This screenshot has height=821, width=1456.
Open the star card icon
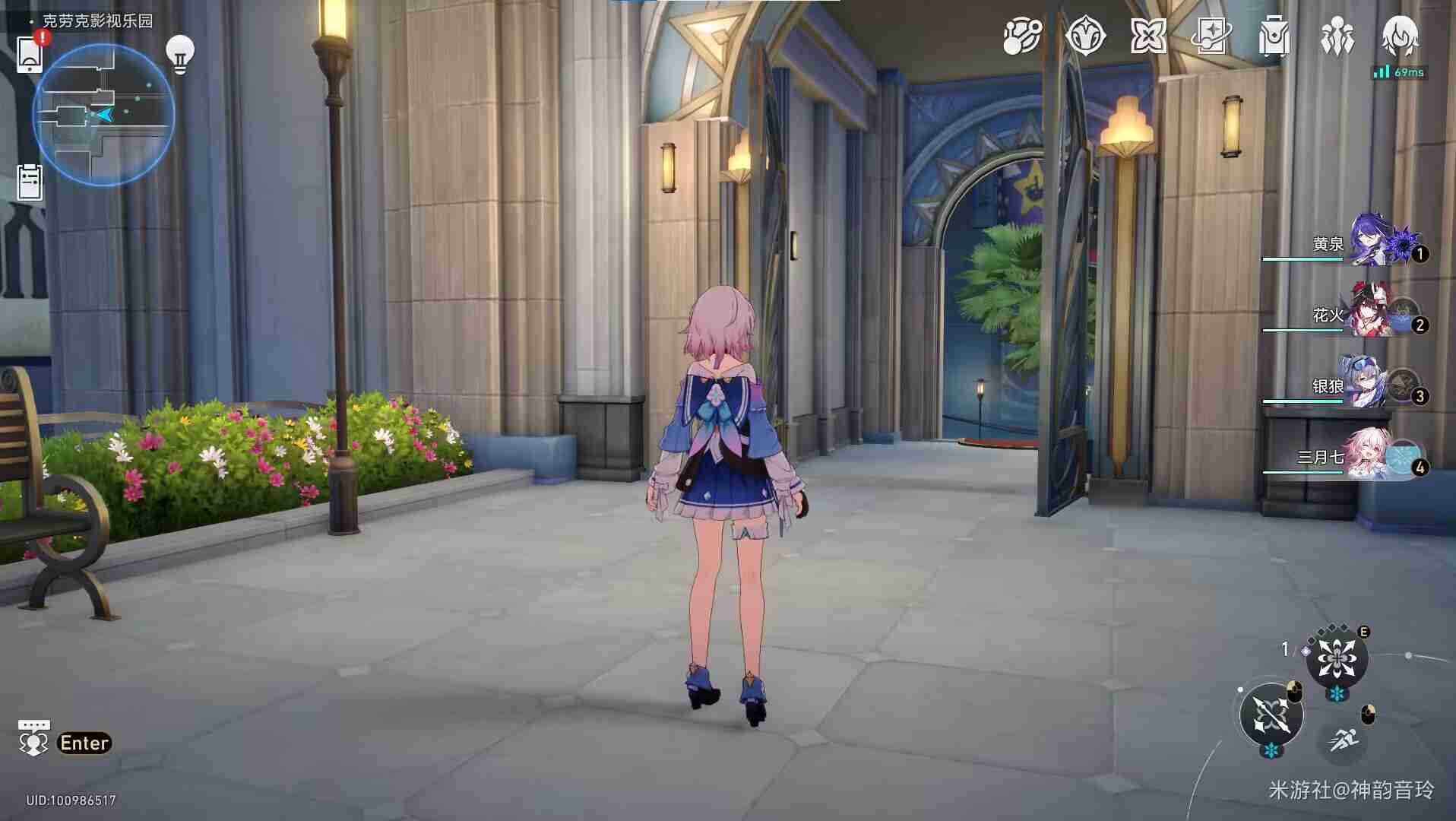pos(1211,36)
